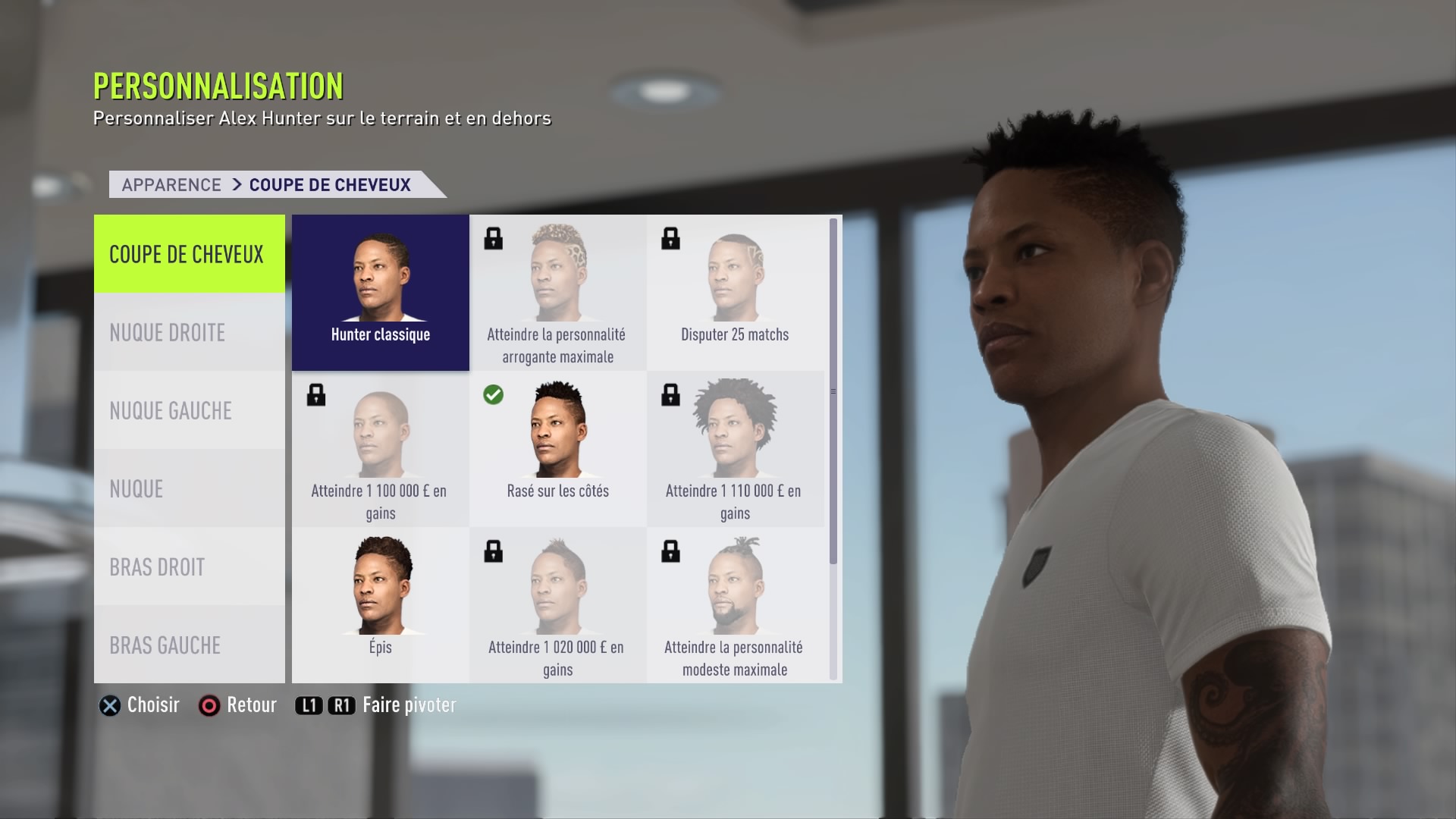The width and height of the screenshot is (1456, 819).
Task: Click the lock on 'Atteindre 1 110 000 £' haircut
Action: click(x=671, y=395)
